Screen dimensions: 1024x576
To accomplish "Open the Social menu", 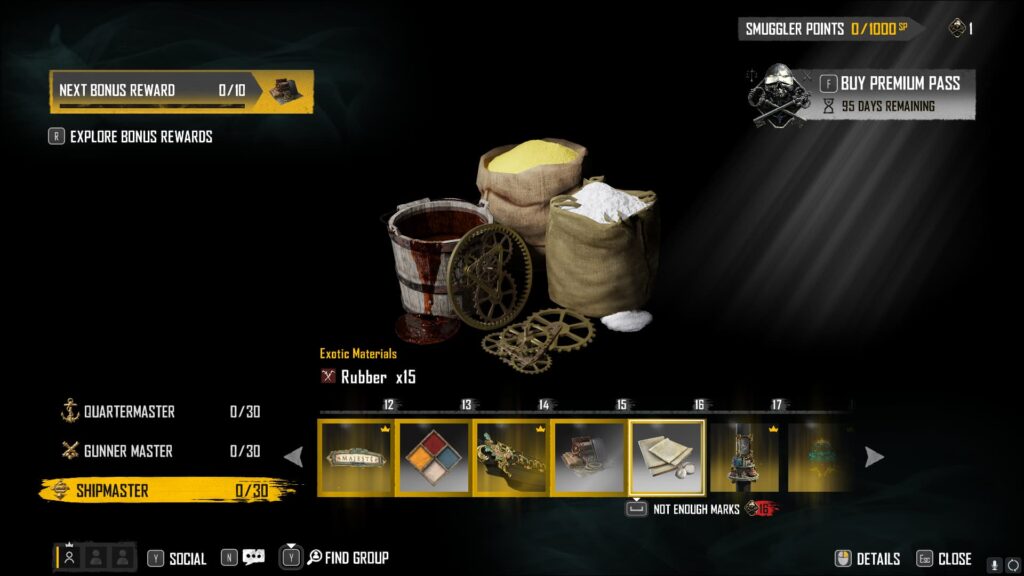I will [177, 559].
